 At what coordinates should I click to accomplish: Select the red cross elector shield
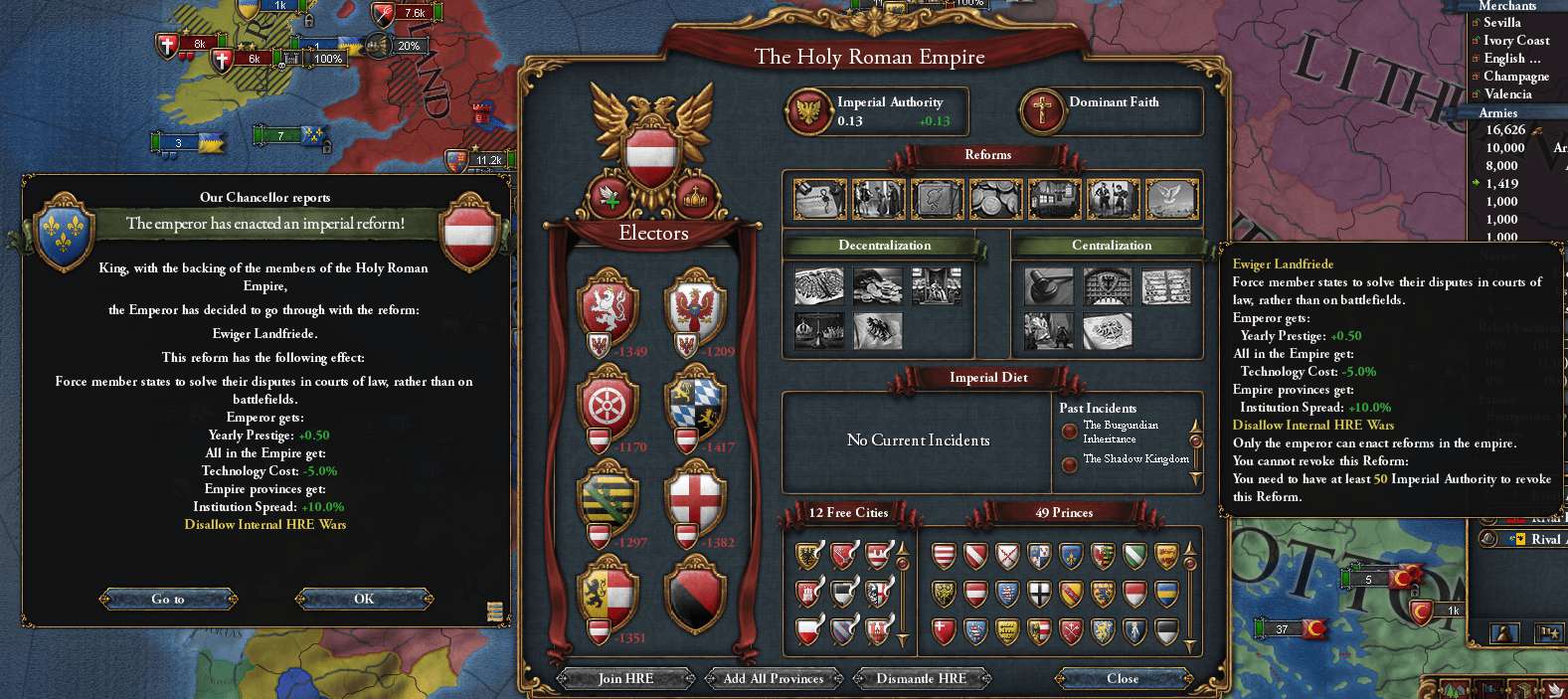coord(694,497)
